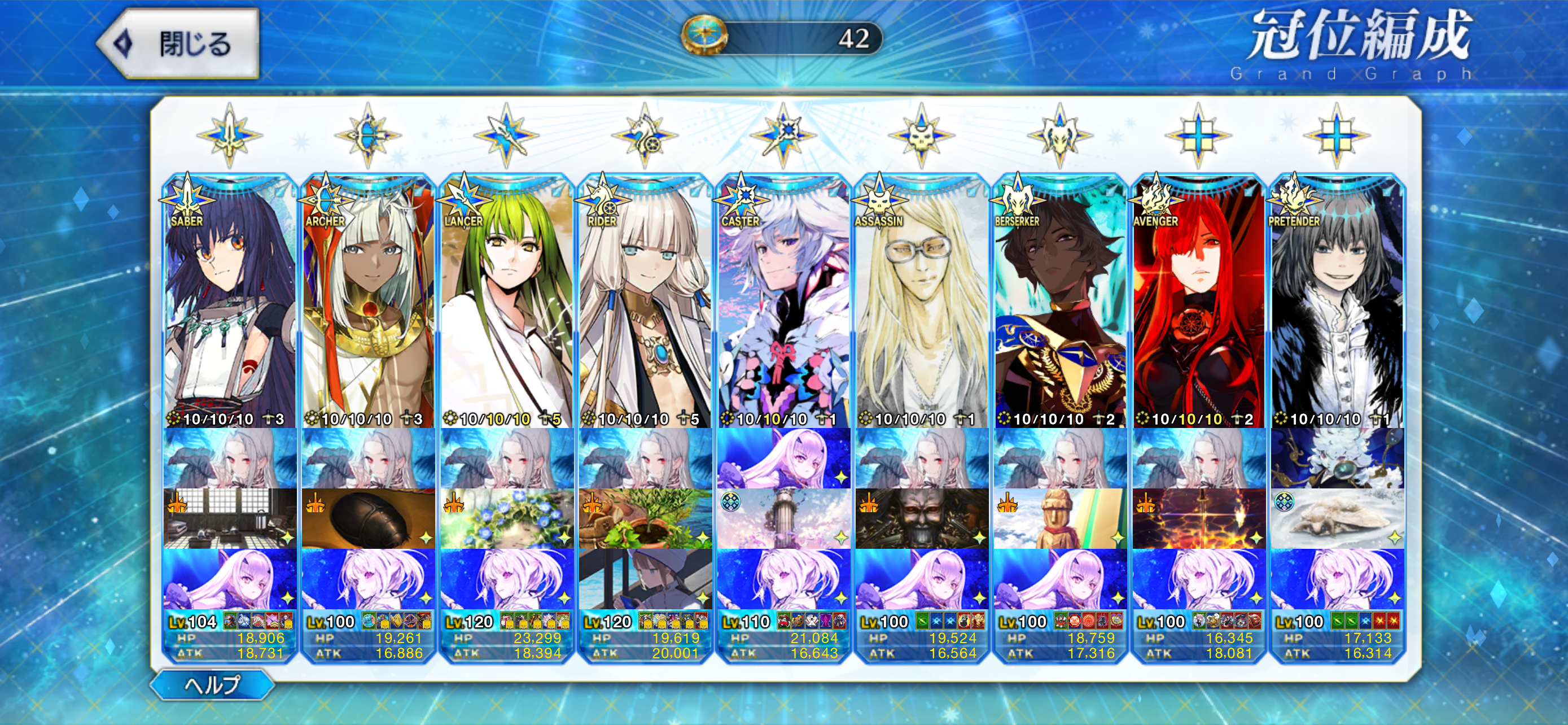Open the potted plant craft essence slot
The height and width of the screenshot is (725, 1568).
pos(645,519)
